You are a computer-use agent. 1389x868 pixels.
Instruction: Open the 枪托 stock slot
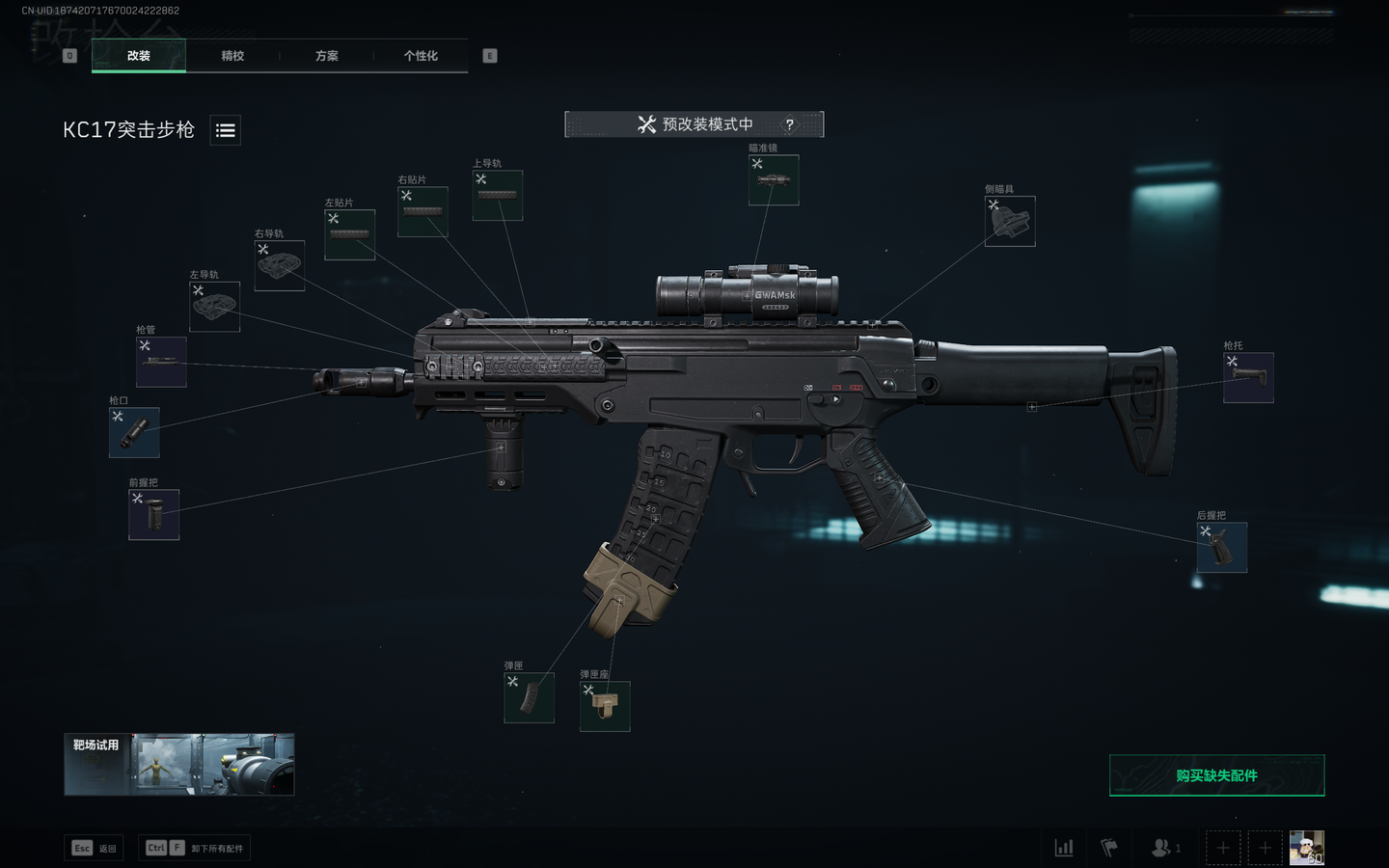[1248, 377]
